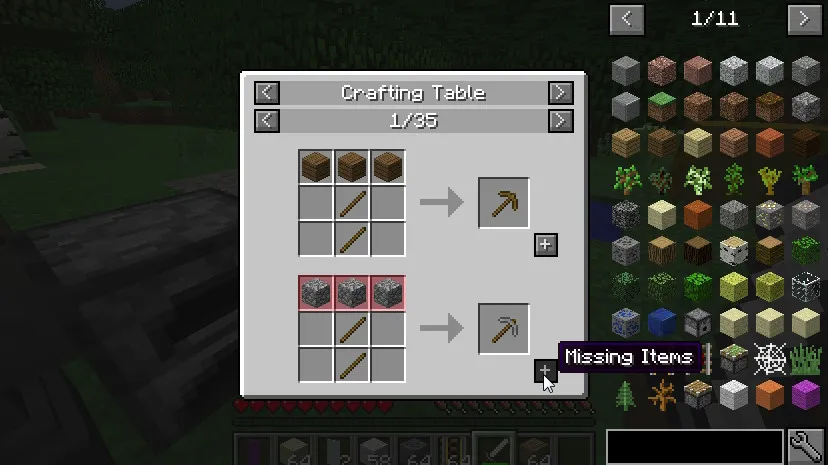Select the wooden pickaxe output slot

[503, 203]
